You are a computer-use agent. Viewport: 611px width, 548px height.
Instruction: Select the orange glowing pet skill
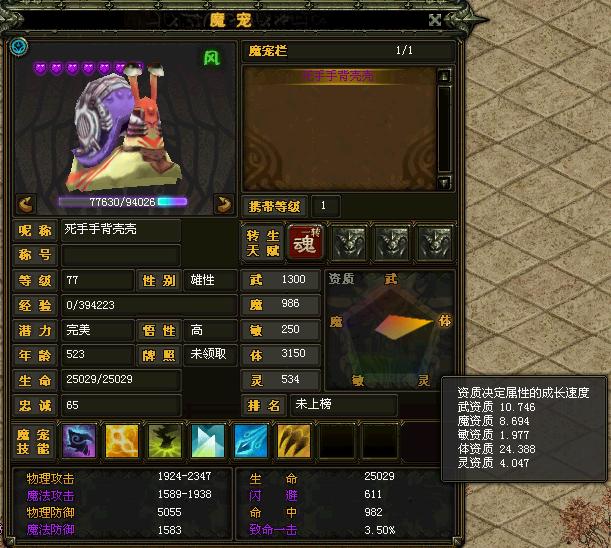coord(122,441)
